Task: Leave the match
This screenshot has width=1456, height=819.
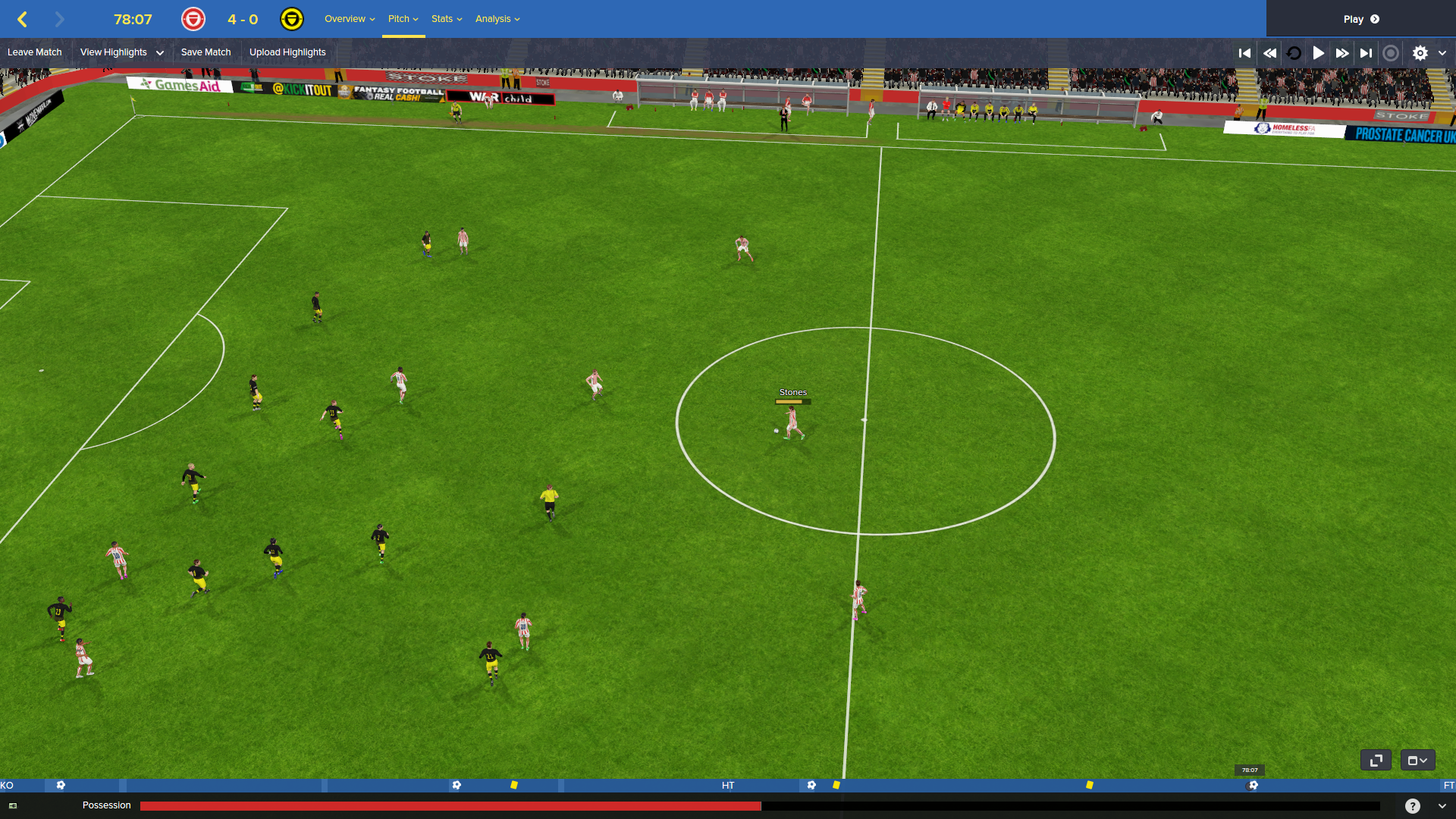Action: [x=35, y=52]
